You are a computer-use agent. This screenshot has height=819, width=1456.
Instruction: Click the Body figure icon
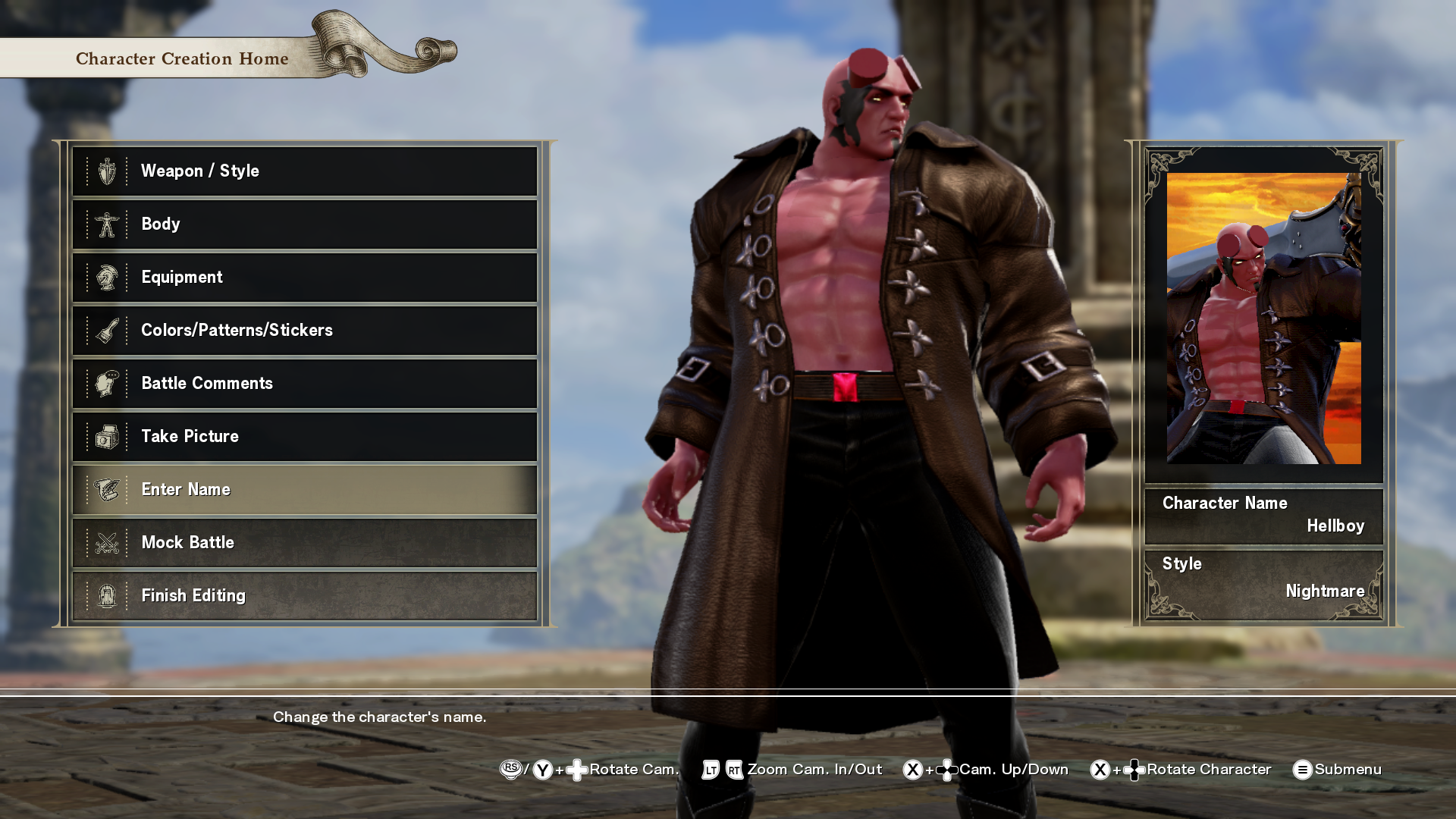tap(108, 224)
